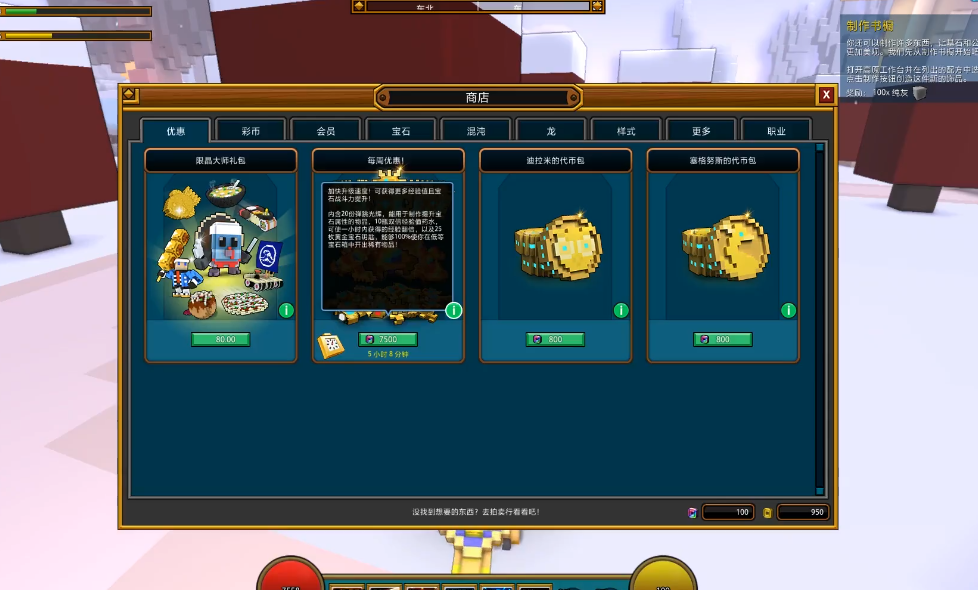This screenshot has height=590, width=978.
Task: Show info for the master gift pack
Action: tap(287, 310)
